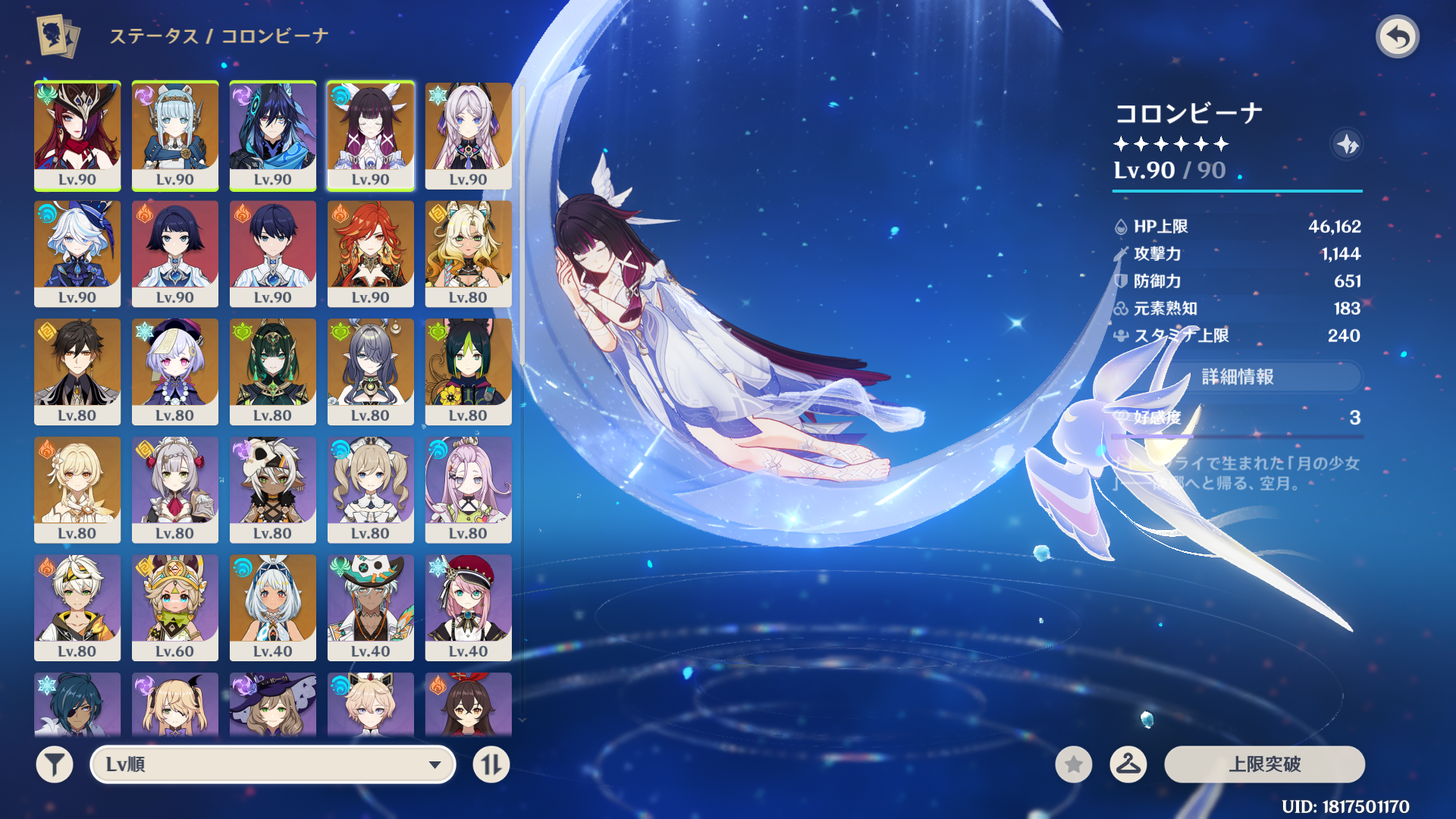Open the Lv順 sort dropdown
The width and height of the screenshot is (1456, 819).
[x=273, y=764]
